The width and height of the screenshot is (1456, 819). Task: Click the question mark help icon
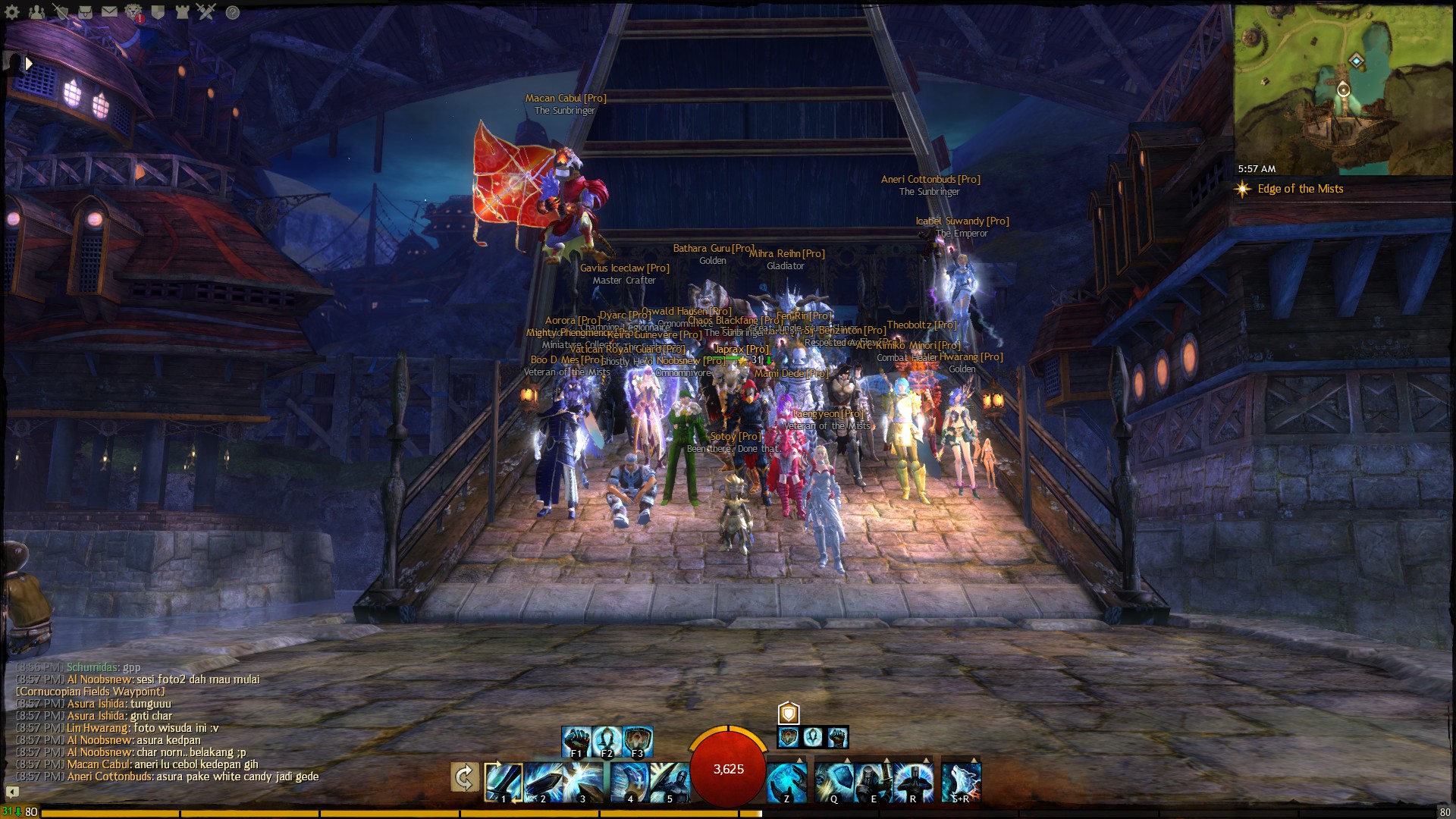coord(233,12)
